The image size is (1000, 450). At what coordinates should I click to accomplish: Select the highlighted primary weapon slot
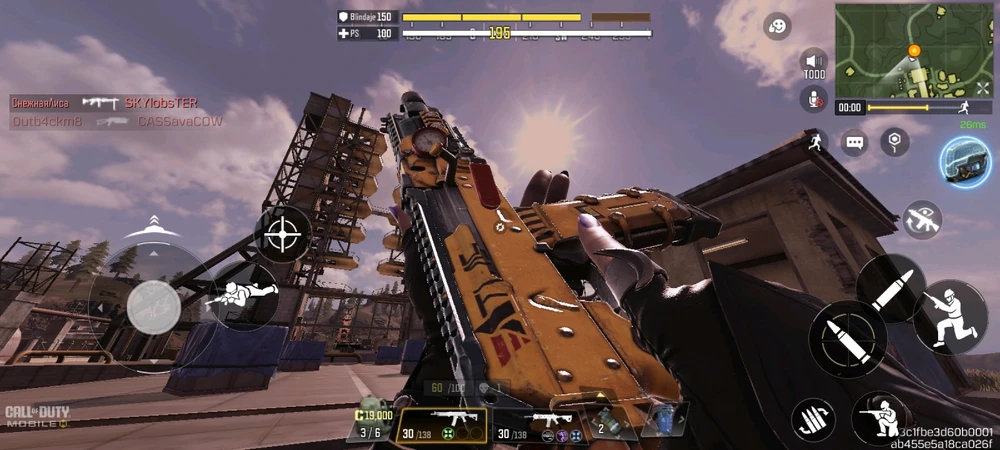pyautogui.click(x=442, y=424)
